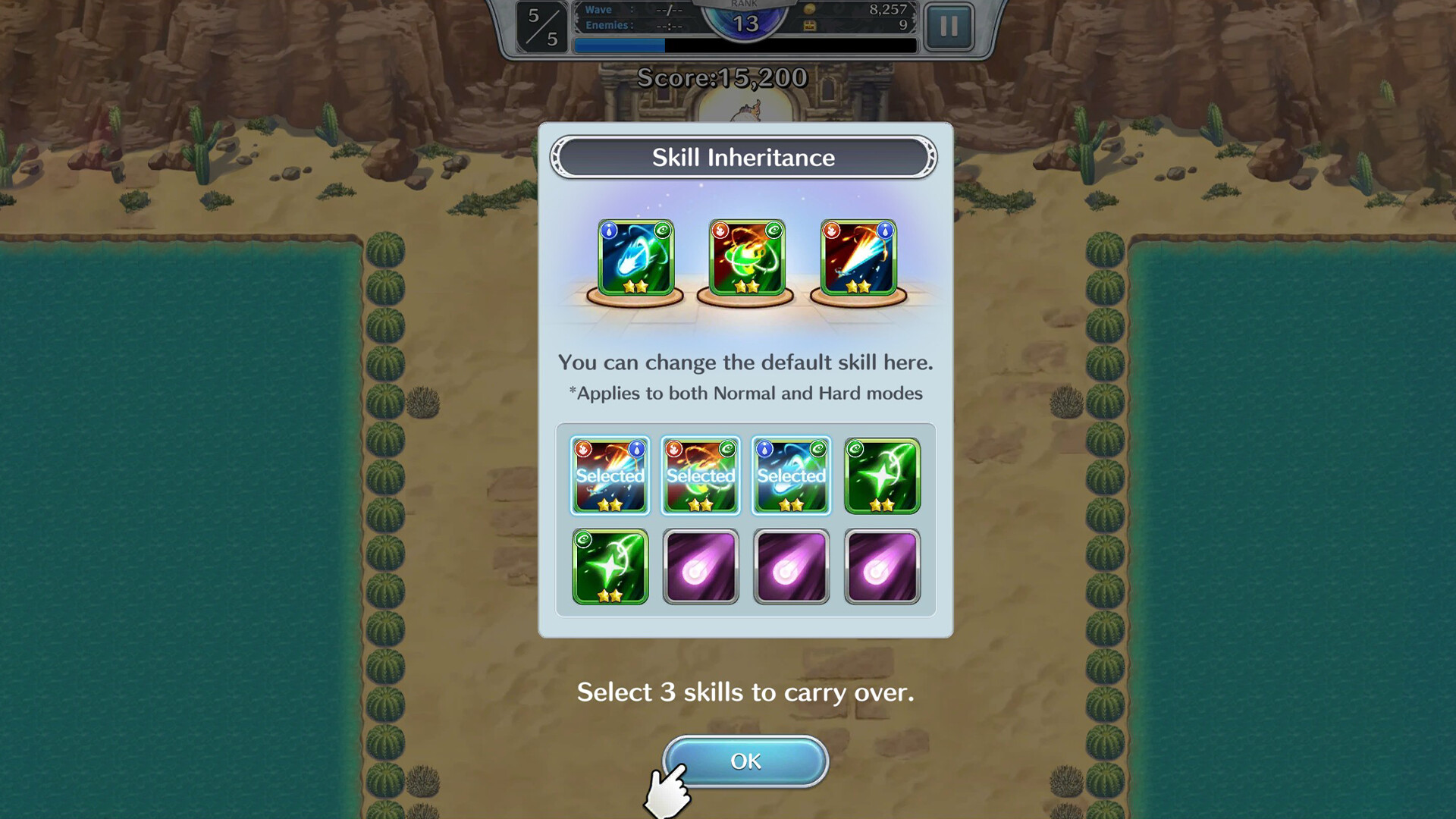The height and width of the screenshot is (819, 1456).
Task: Click the Skill Inheritance title banner
Action: point(744,158)
